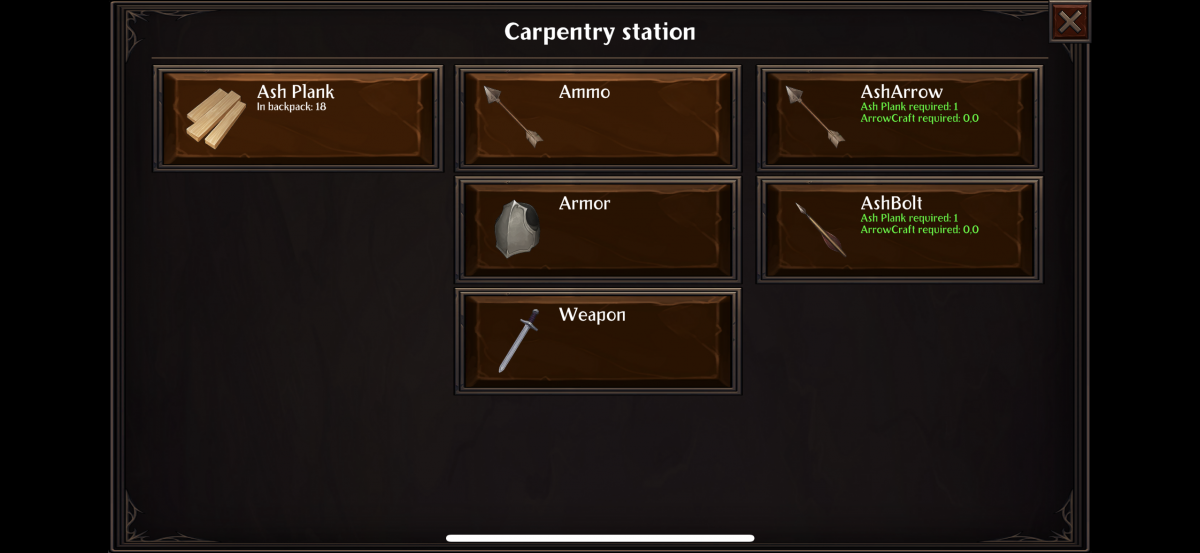The height and width of the screenshot is (553, 1200).
Task: Close the Carpentry station window
Action: [1069, 22]
